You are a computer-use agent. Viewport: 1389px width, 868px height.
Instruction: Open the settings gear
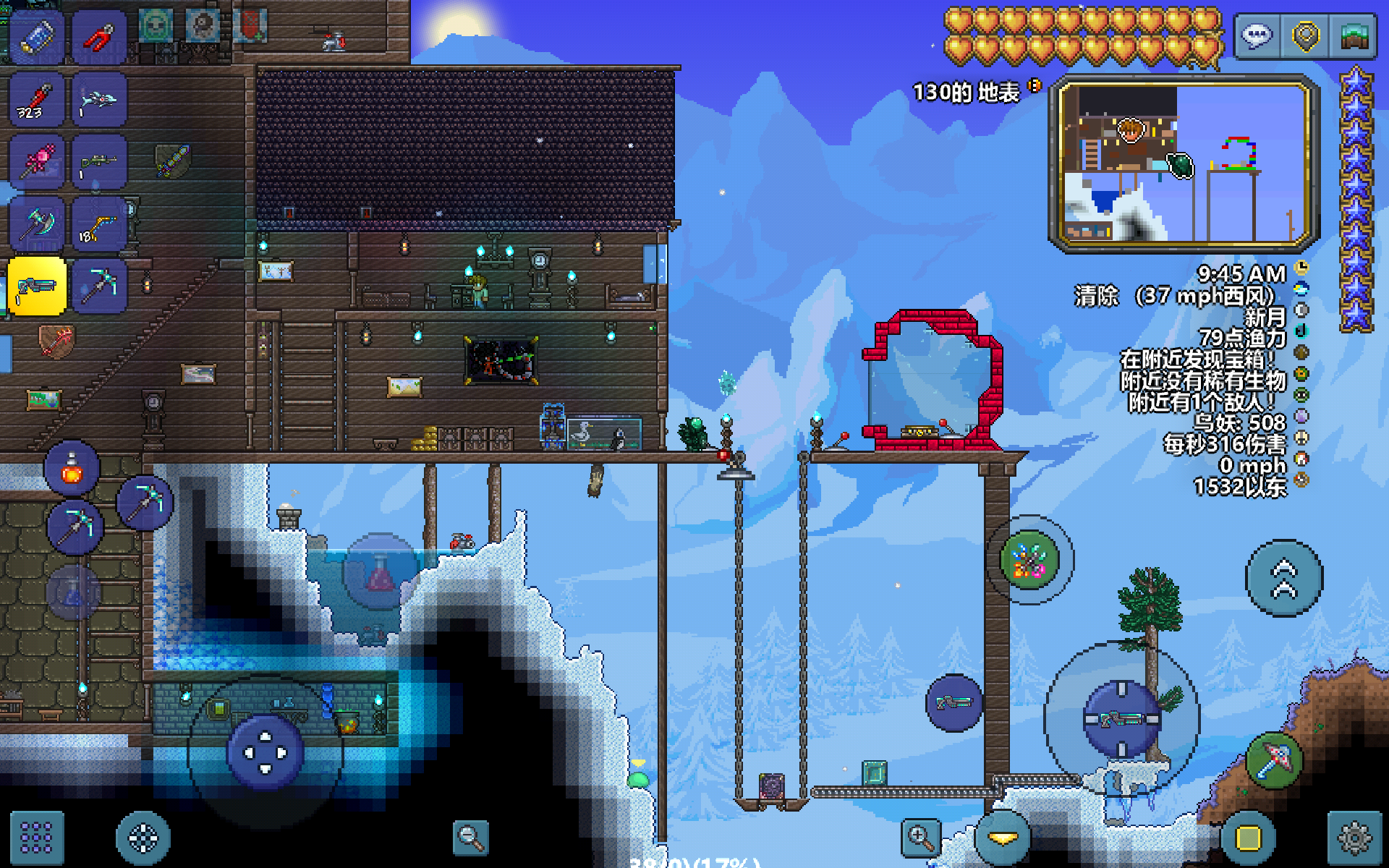point(1354,838)
